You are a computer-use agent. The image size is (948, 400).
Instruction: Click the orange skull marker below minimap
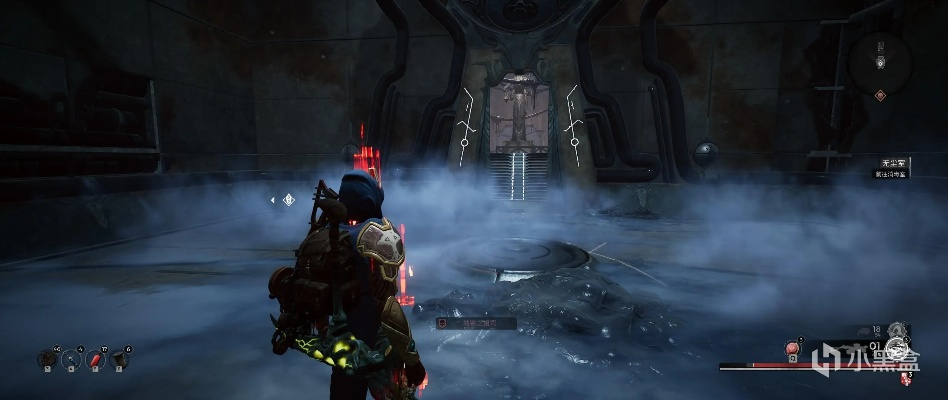click(880, 95)
